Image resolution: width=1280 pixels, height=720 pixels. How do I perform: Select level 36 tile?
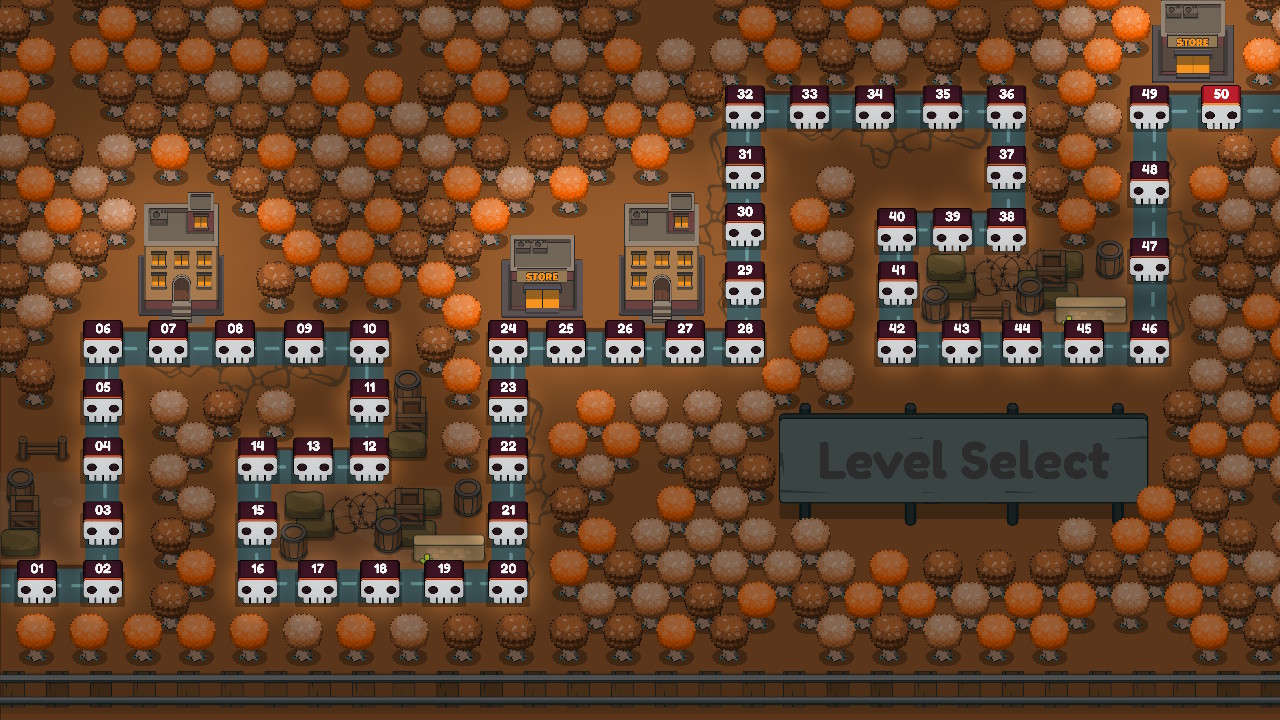point(1007,108)
